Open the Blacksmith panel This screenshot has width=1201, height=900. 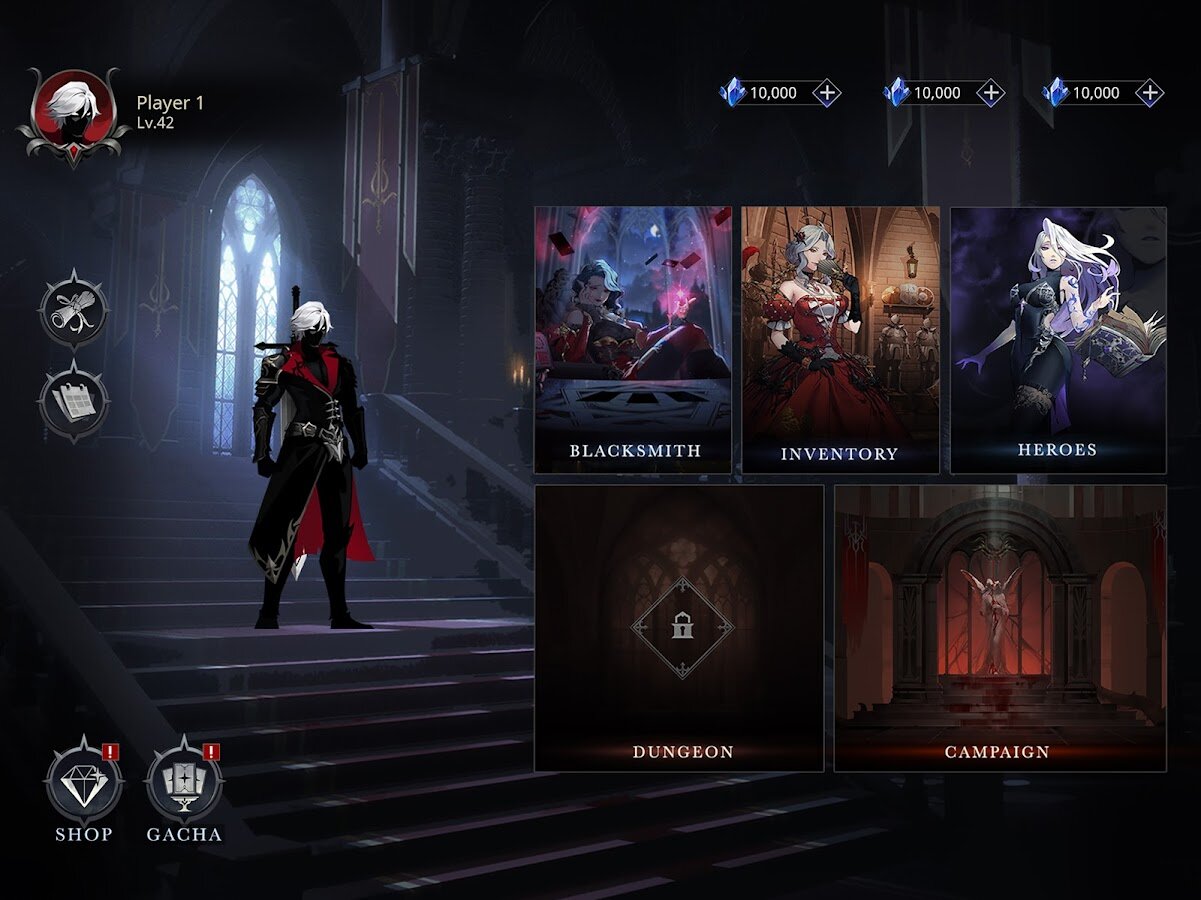coord(633,340)
